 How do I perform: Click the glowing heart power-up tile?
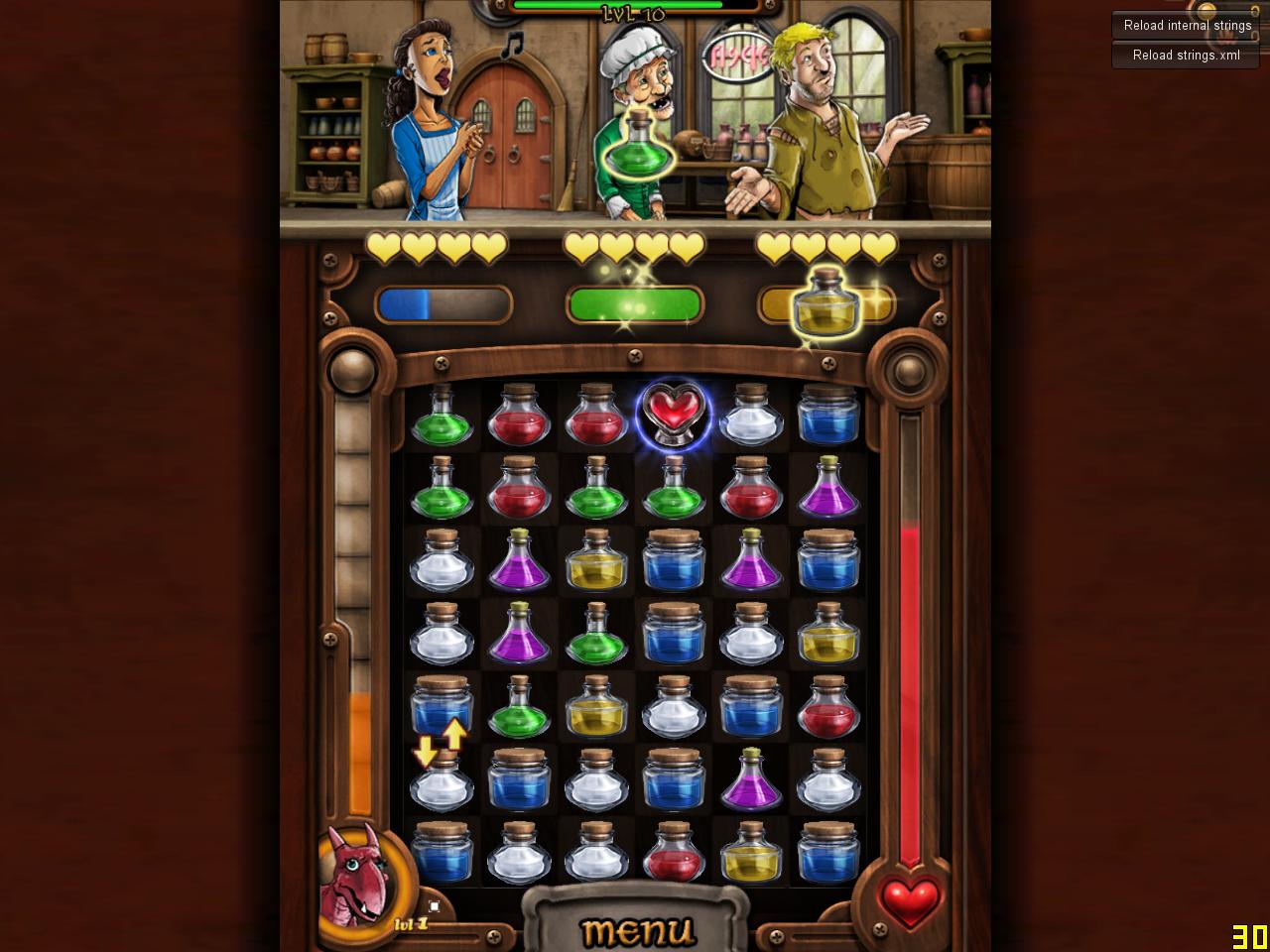click(673, 412)
